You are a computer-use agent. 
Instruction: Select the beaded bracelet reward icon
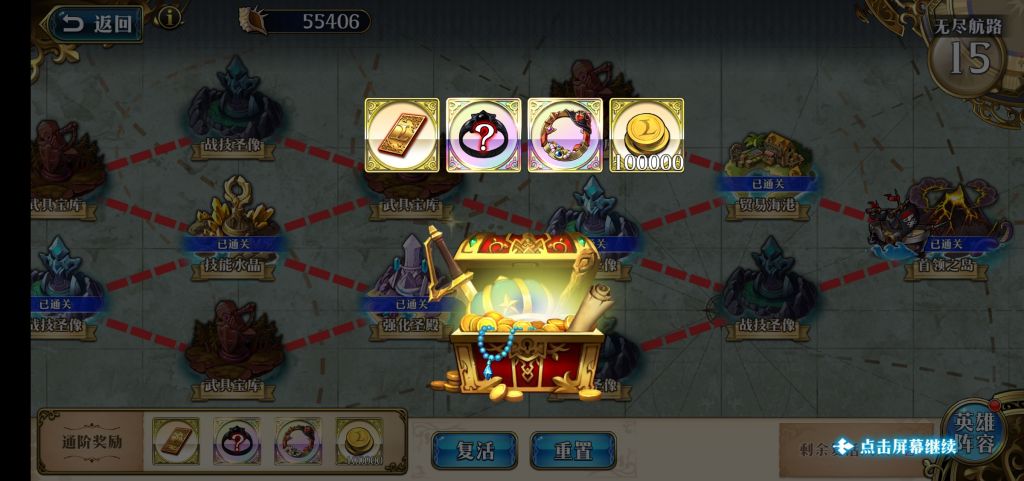click(x=565, y=135)
